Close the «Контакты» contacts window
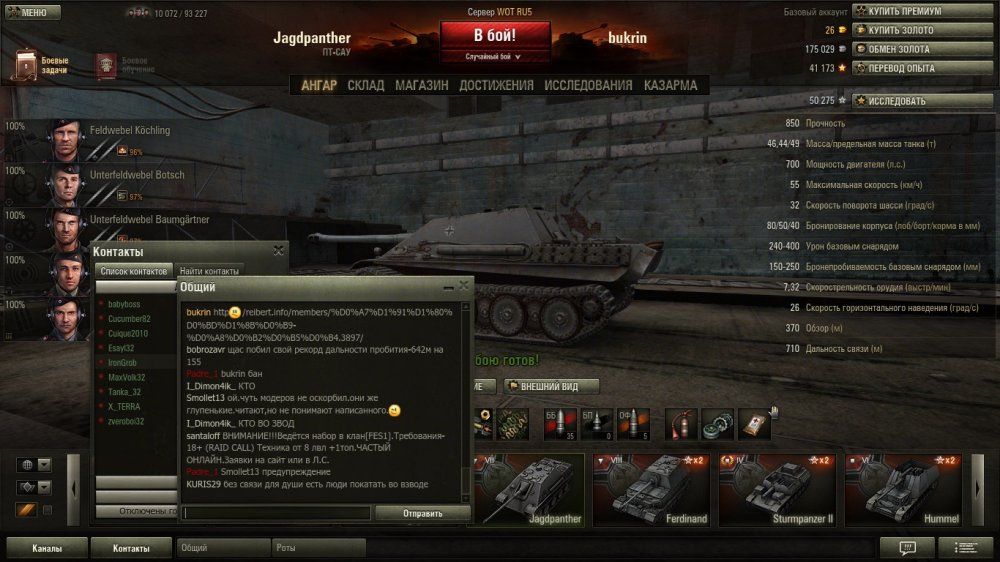The width and height of the screenshot is (1000, 562). [x=278, y=251]
